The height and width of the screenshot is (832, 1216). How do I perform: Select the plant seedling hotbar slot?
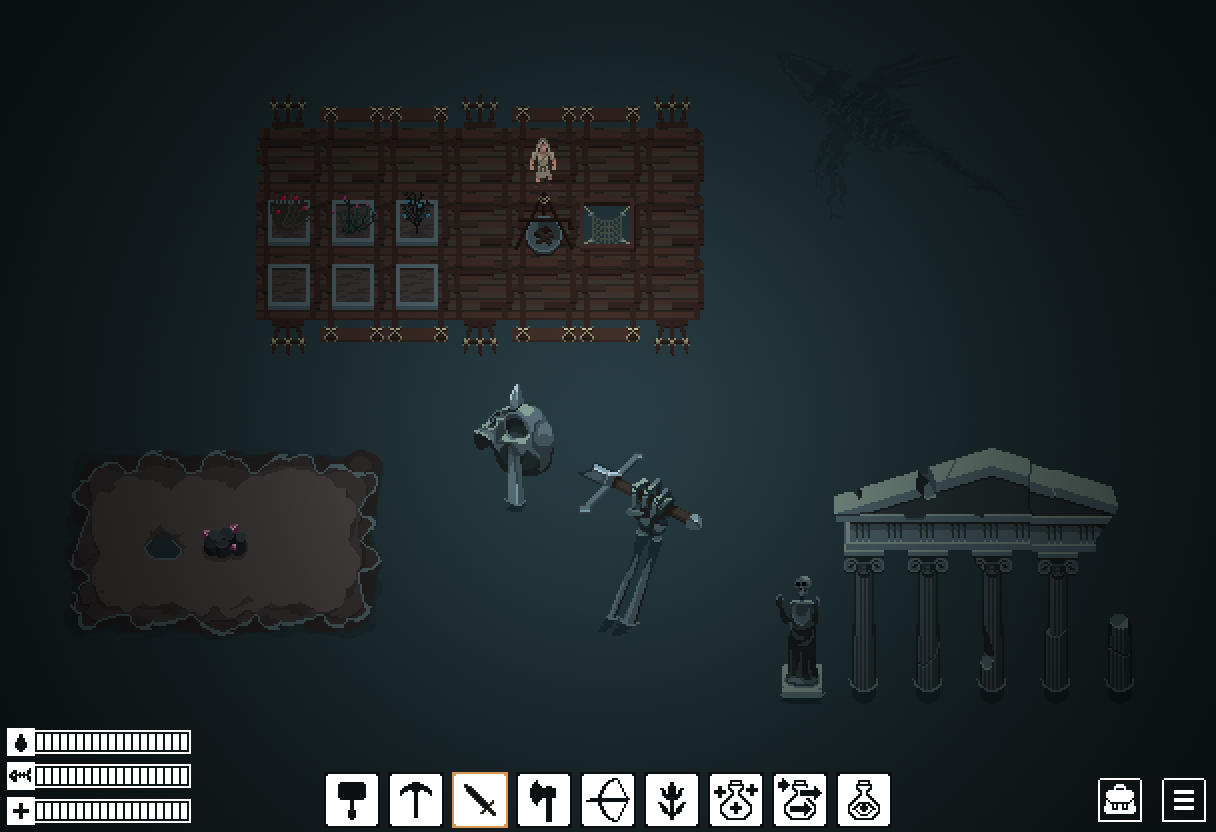point(672,800)
